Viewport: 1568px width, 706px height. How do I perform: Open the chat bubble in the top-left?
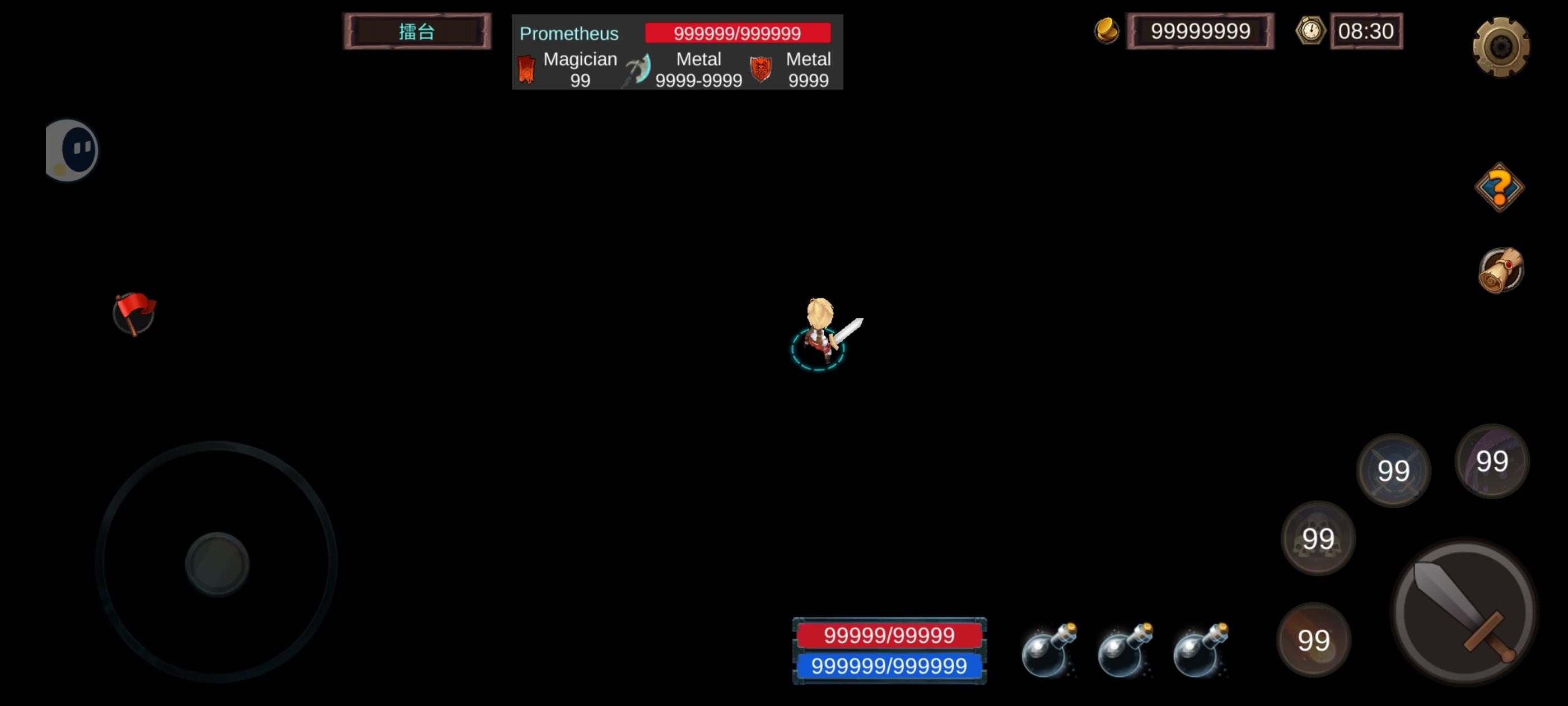pos(72,149)
